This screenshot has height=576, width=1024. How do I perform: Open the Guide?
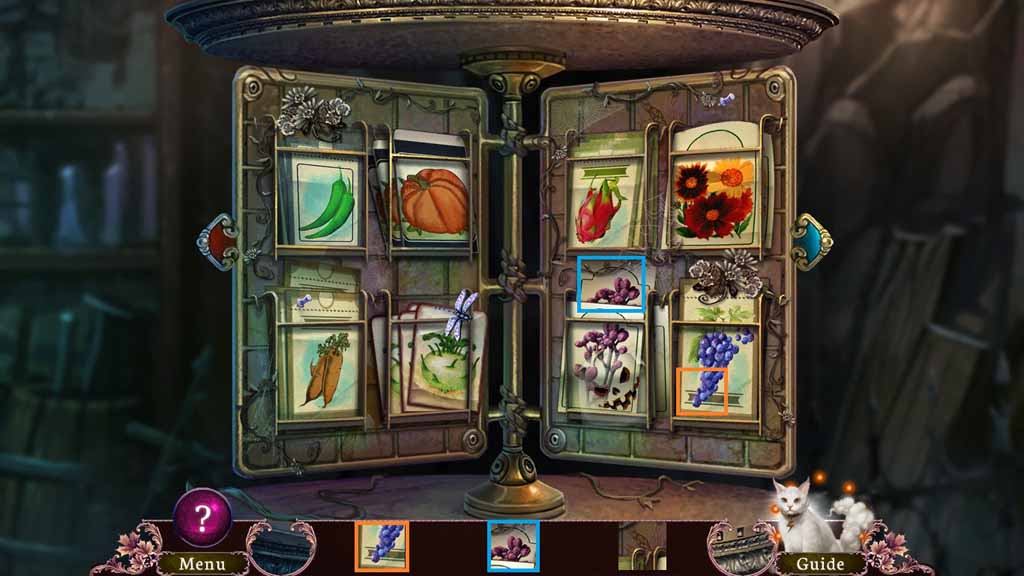819,563
